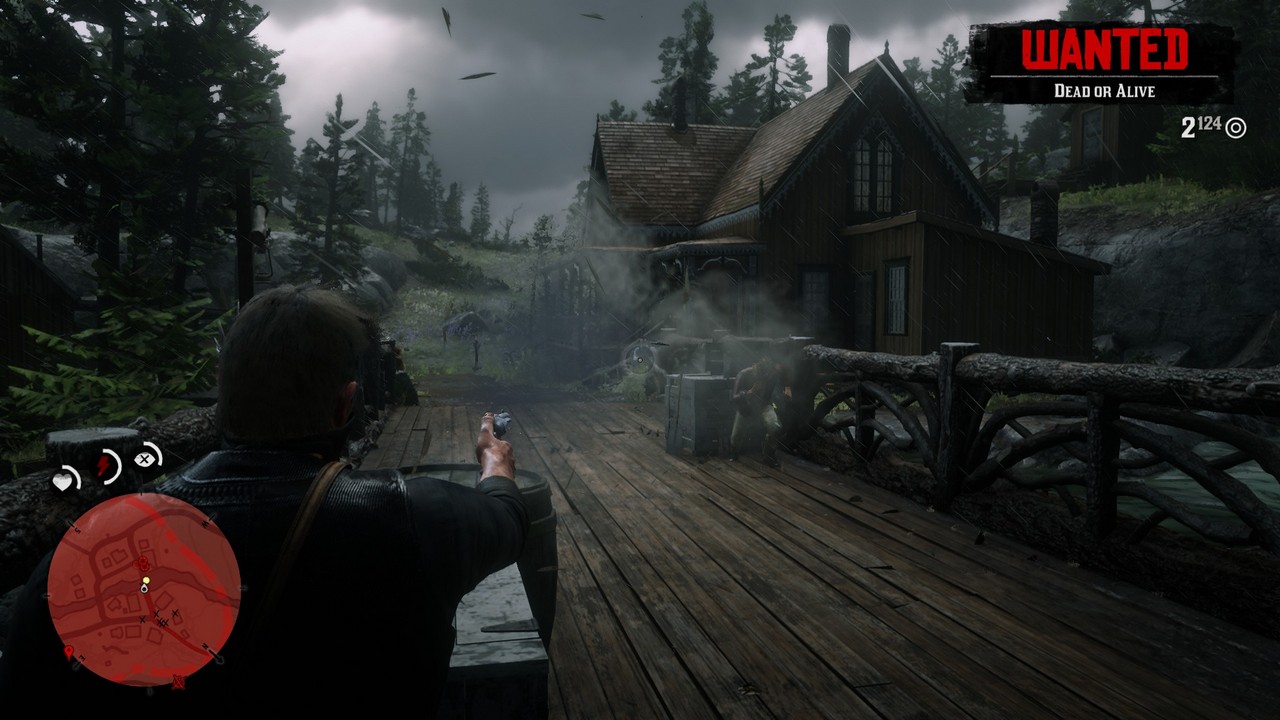Click the Dead Eye crossed-eye core icon

(145, 458)
